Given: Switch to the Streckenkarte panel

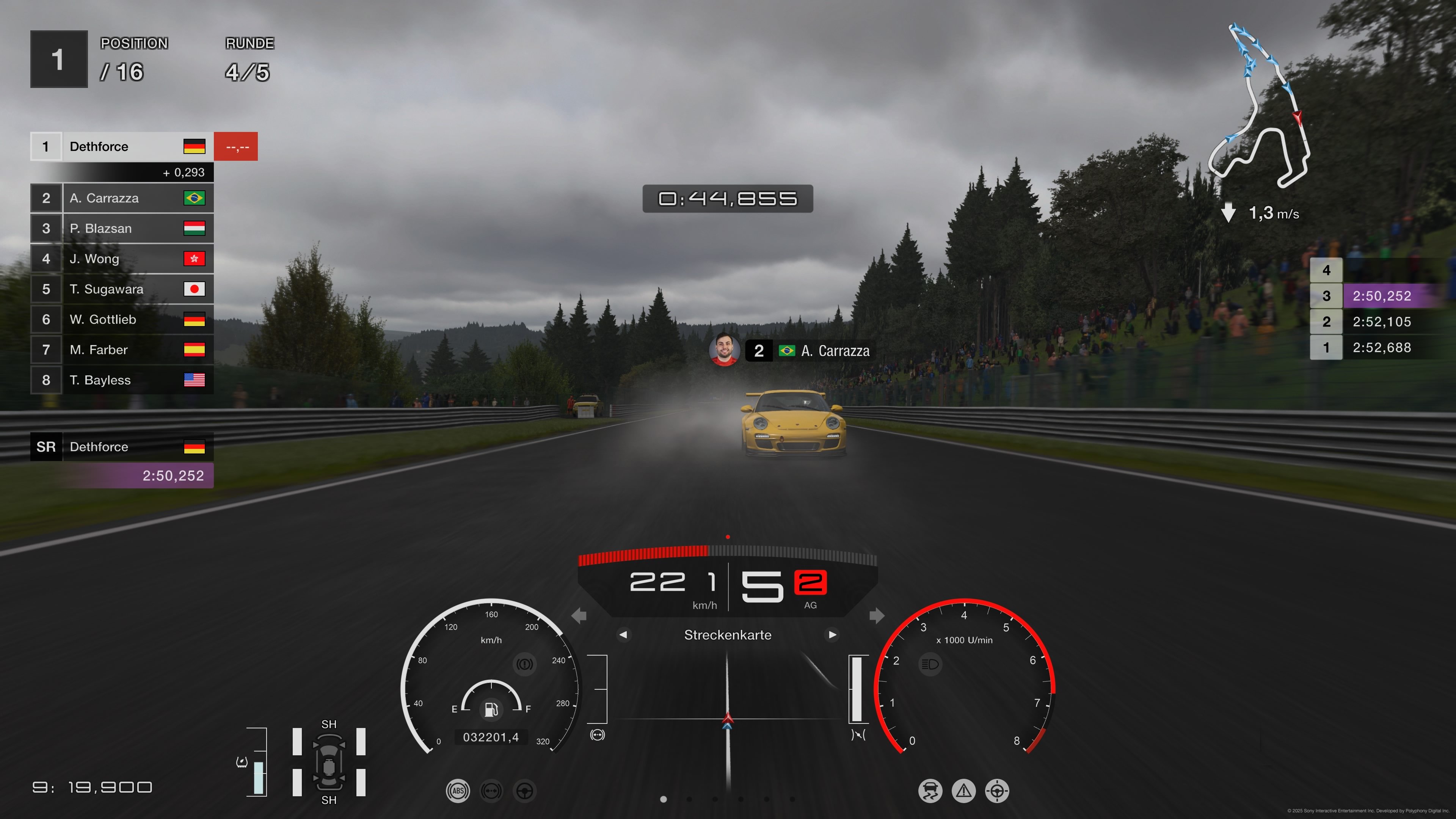Looking at the screenshot, I should tap(728, 635).
